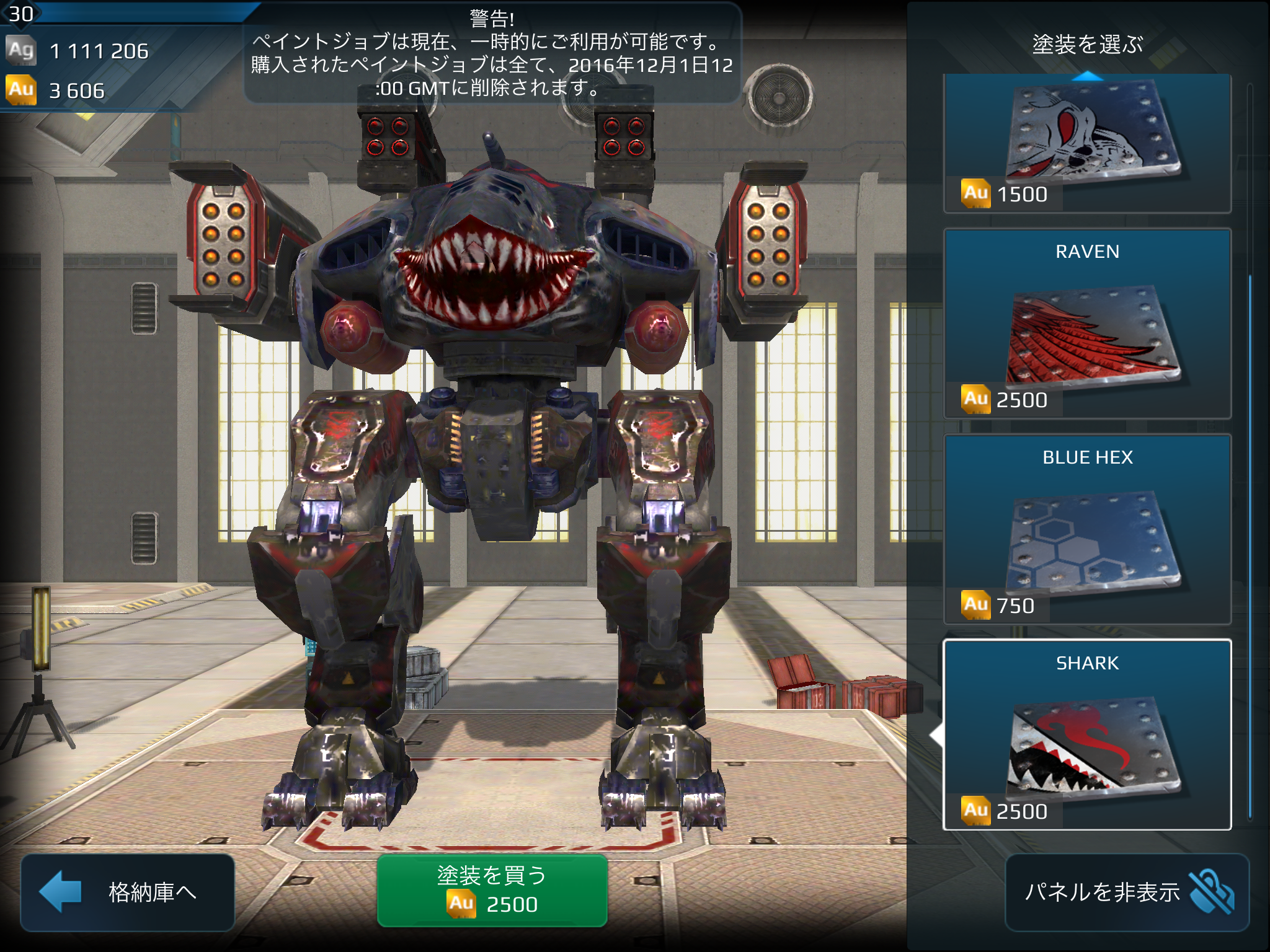Viewport: 1270px width, 952px height.
Task: Select the RAVEN paint job
Action: (x=1087, y=324)
